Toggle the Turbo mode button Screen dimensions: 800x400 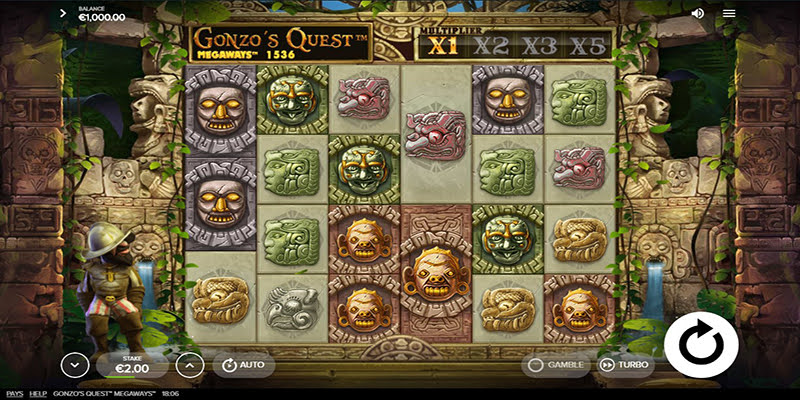[x=624, y=365]
